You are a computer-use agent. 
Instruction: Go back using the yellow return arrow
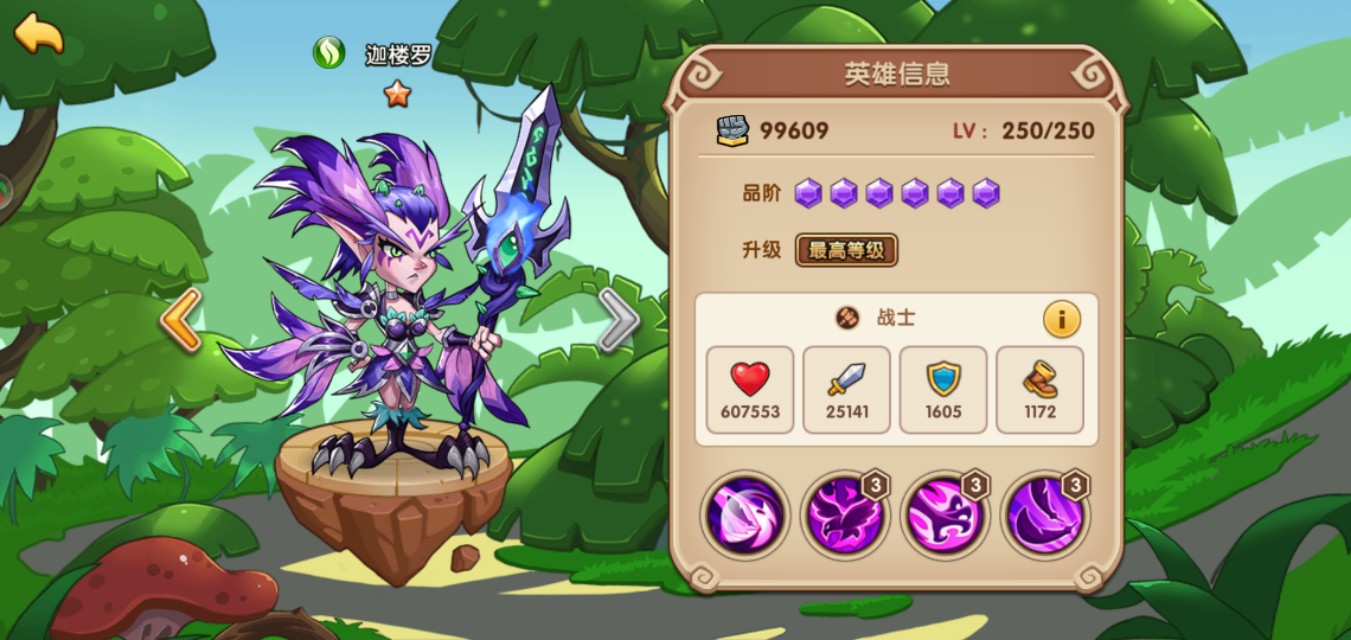[x=38, y=33]
